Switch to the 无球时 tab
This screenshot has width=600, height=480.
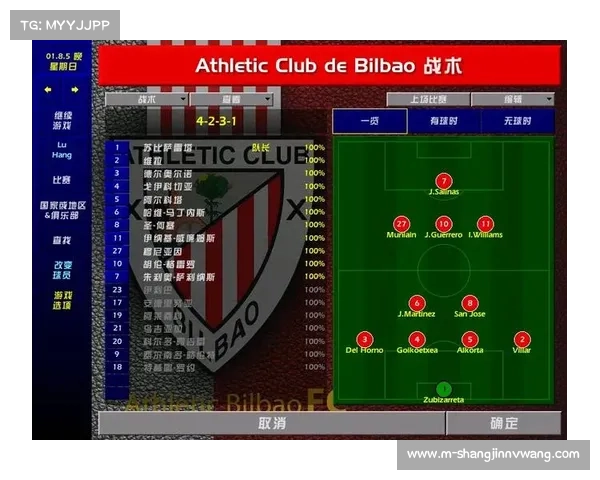click(517, 121)
